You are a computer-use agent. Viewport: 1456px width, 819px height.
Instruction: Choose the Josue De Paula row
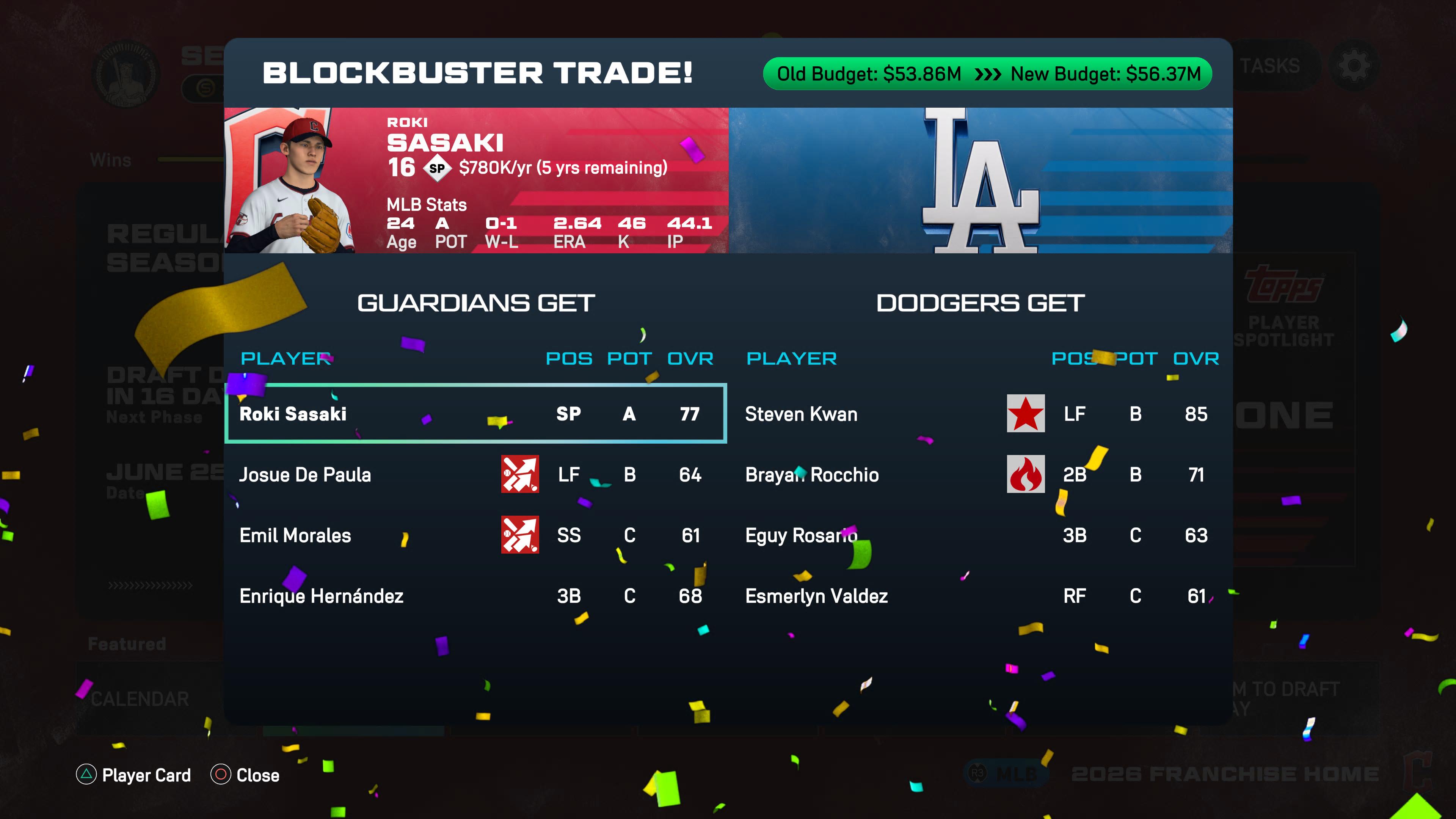click(x=475, y=475)
